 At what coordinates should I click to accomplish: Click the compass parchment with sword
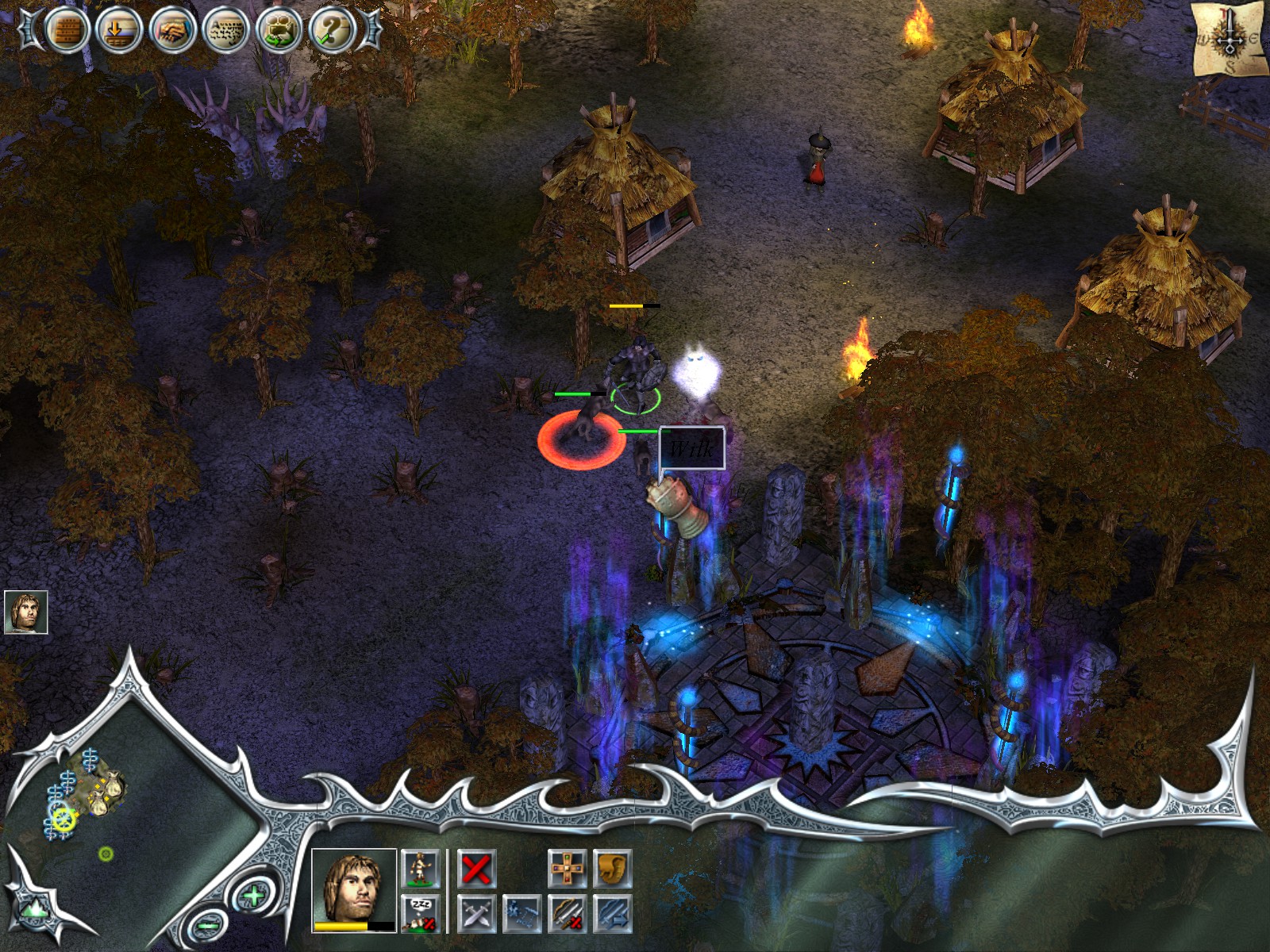(x=1230, y=38)
